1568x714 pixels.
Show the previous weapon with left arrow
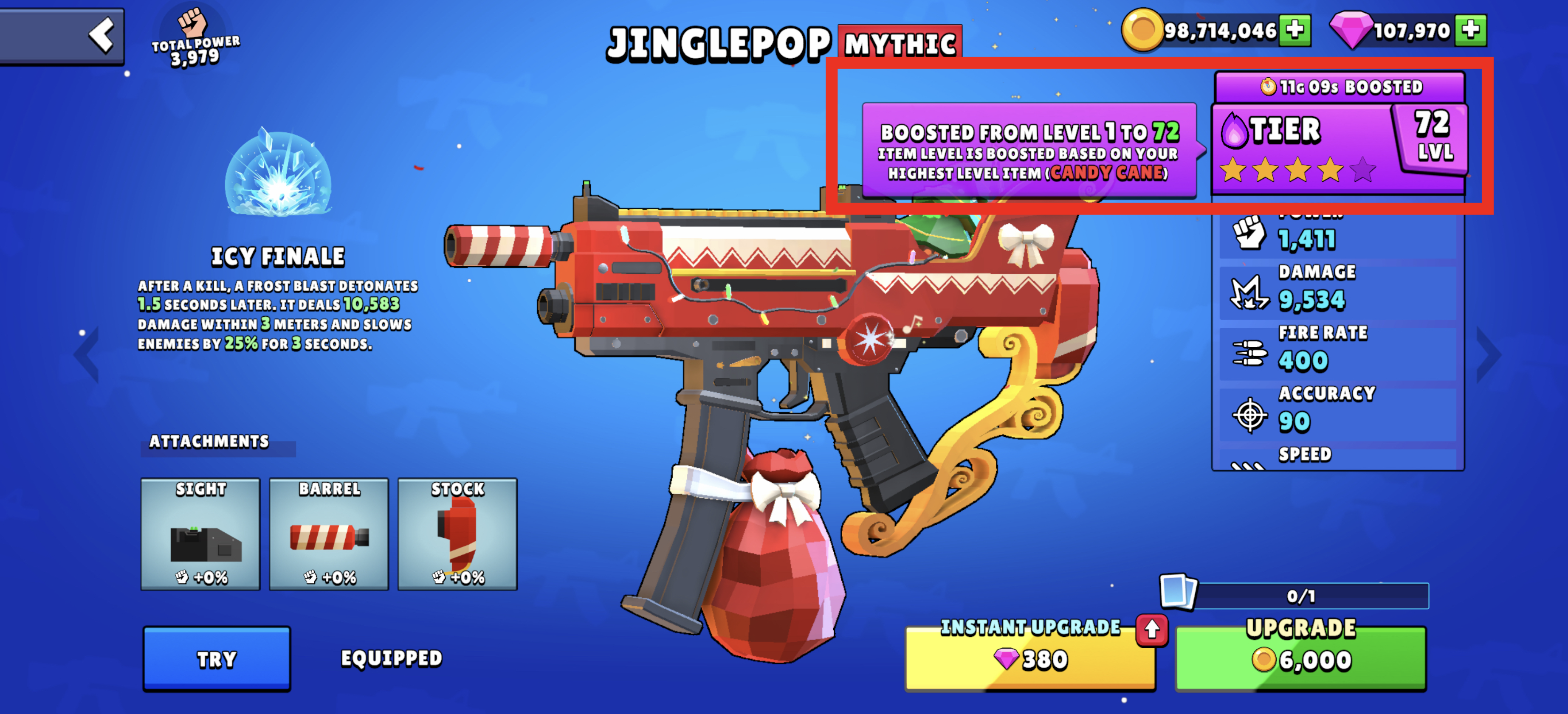[x=87, y=354]
